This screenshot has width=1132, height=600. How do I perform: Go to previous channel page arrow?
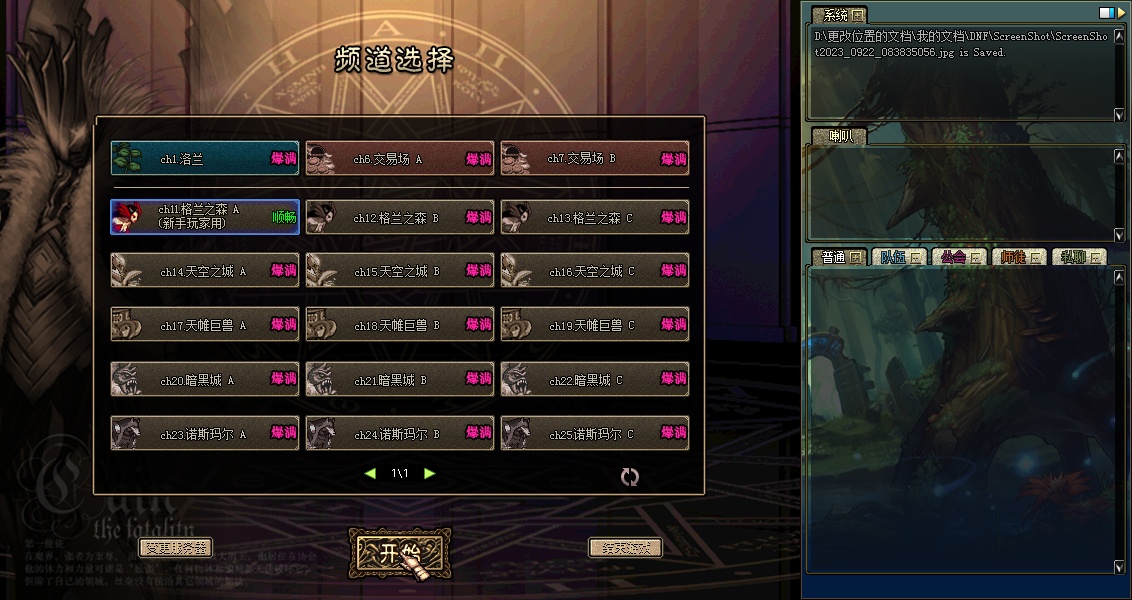(x=370, y=473)
